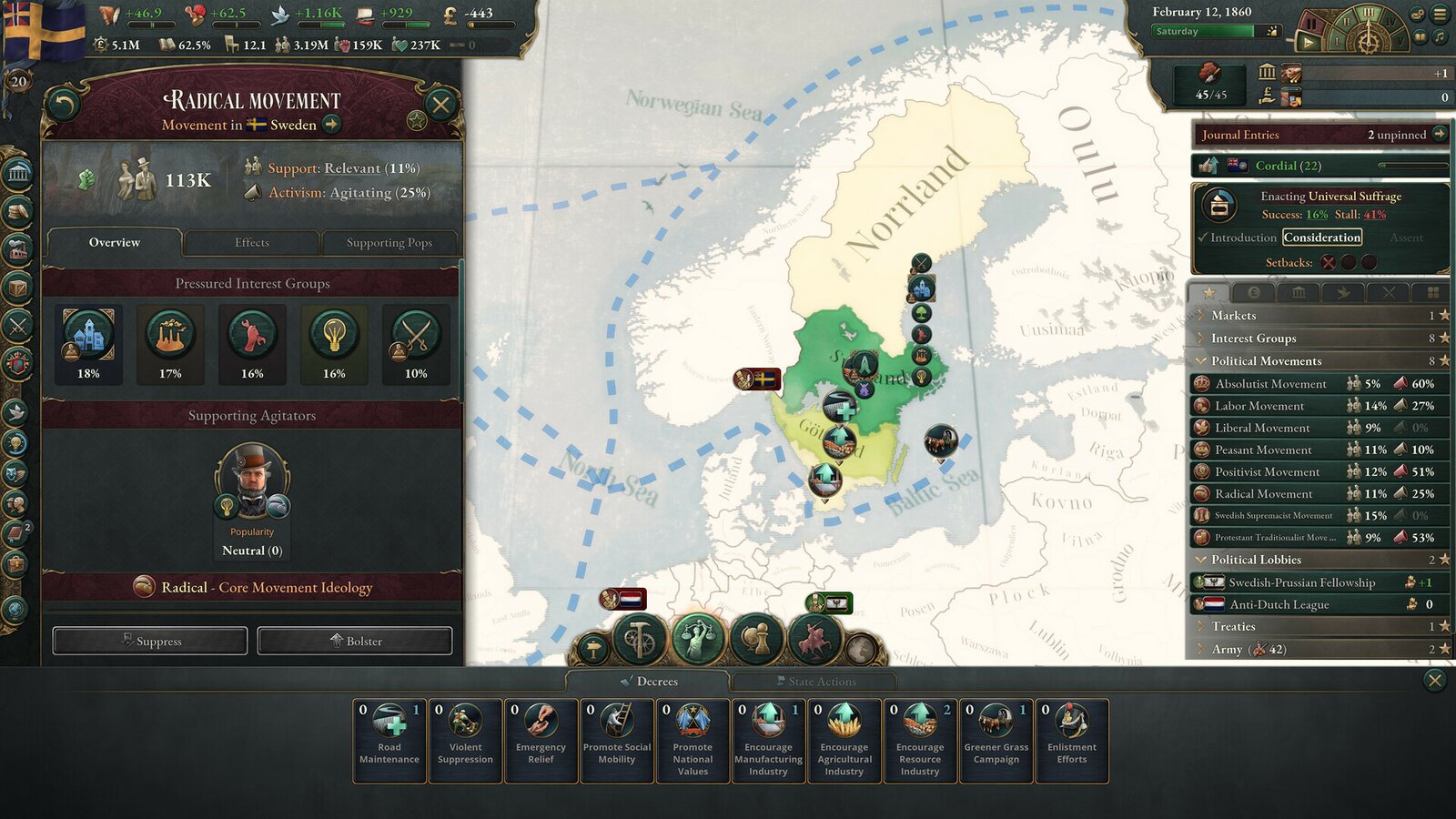Click the Suppress button
Image resolution: width=1456 pixels, height=819 pixels.
(x=148, y=641)
